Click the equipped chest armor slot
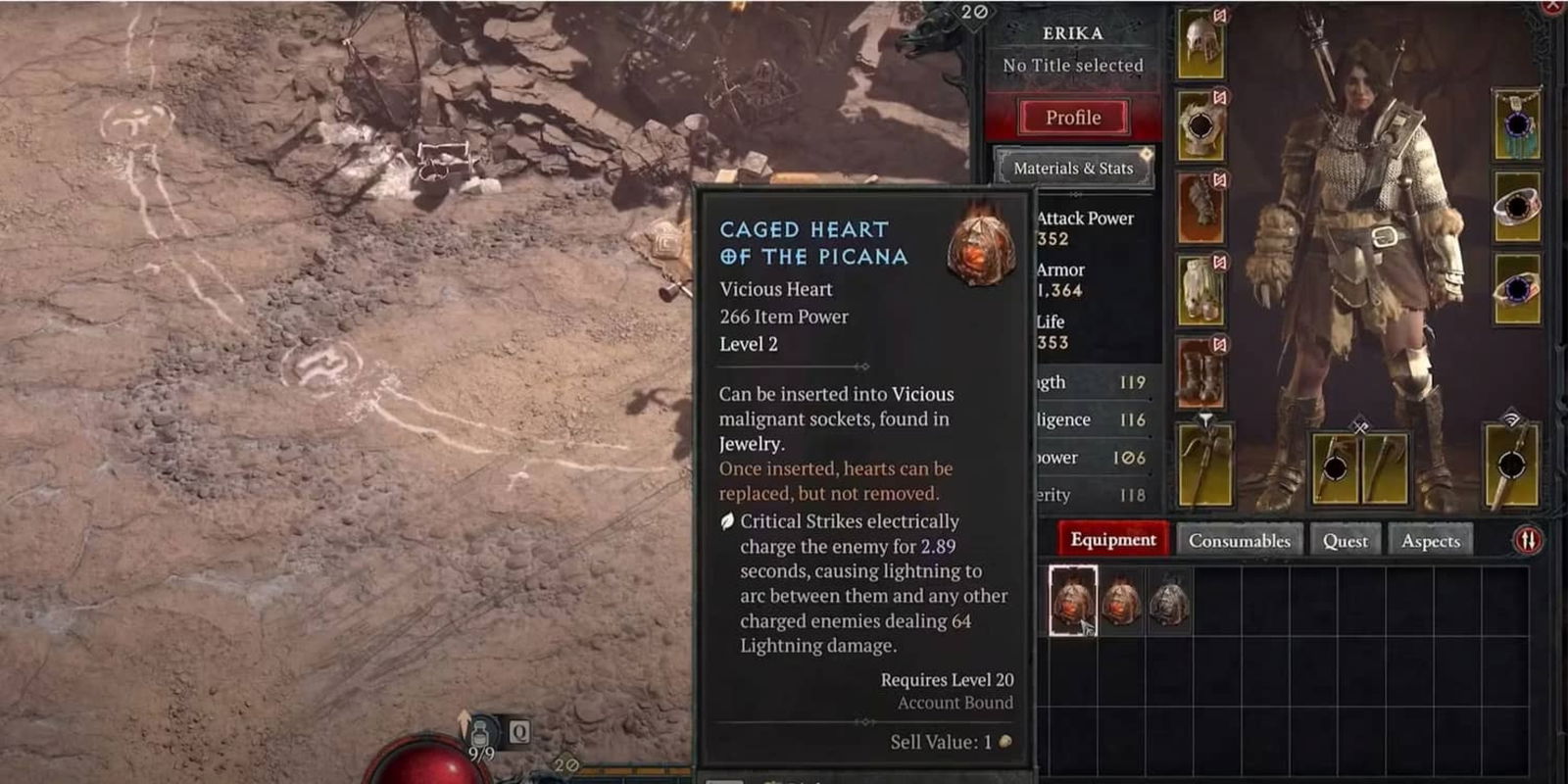 click(1202, 125)
